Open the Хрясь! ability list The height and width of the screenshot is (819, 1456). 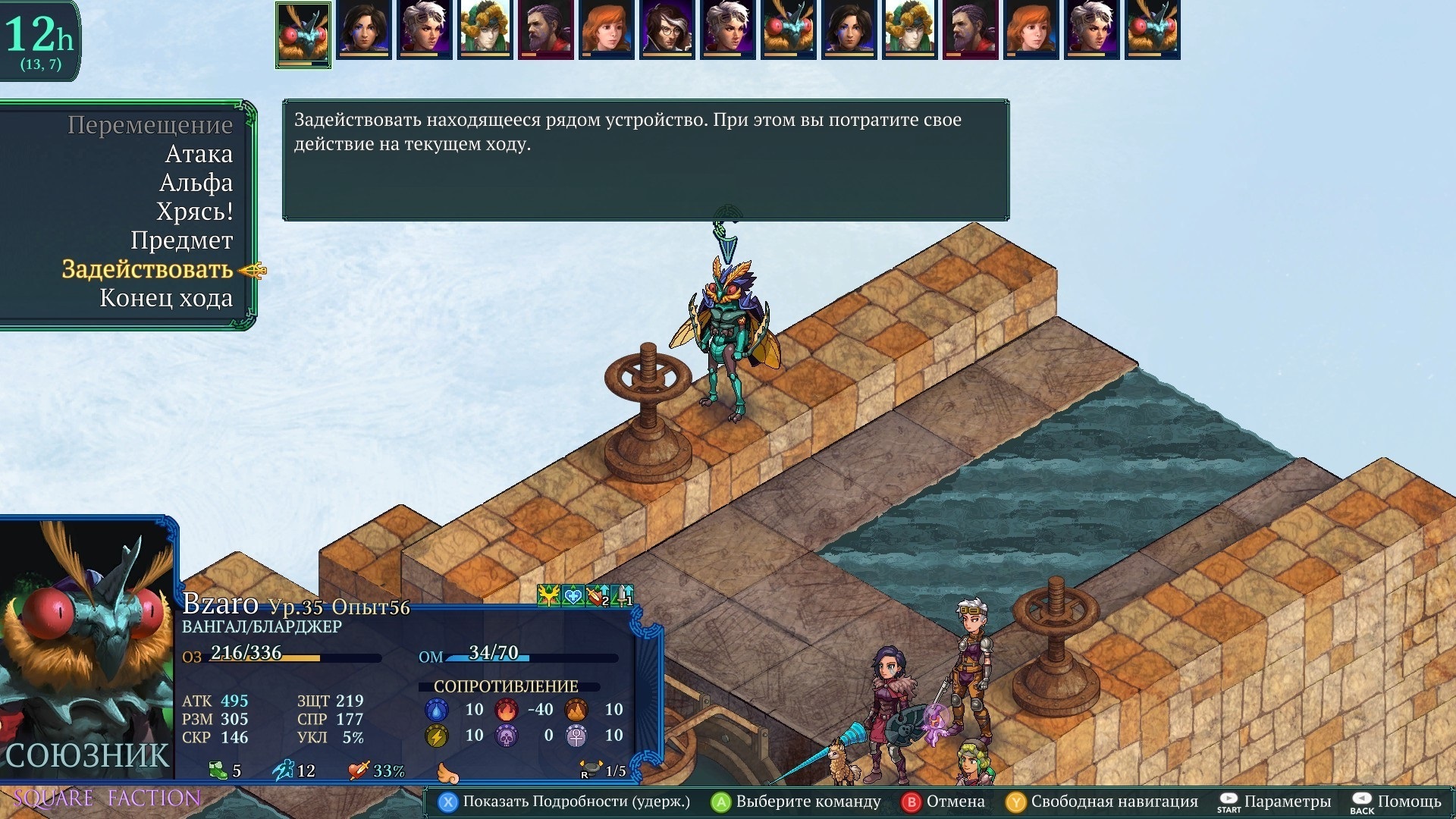click(194, 212)
